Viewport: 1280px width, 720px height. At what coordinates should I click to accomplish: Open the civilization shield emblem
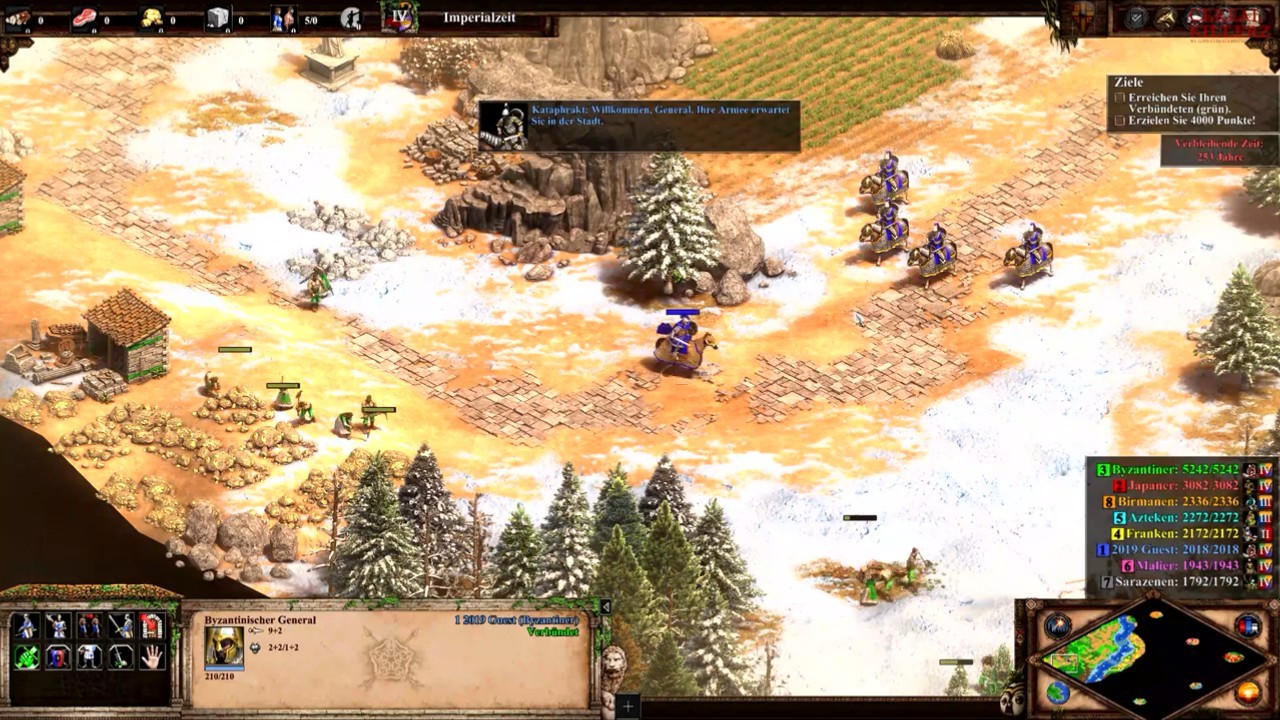[1084, 17]
